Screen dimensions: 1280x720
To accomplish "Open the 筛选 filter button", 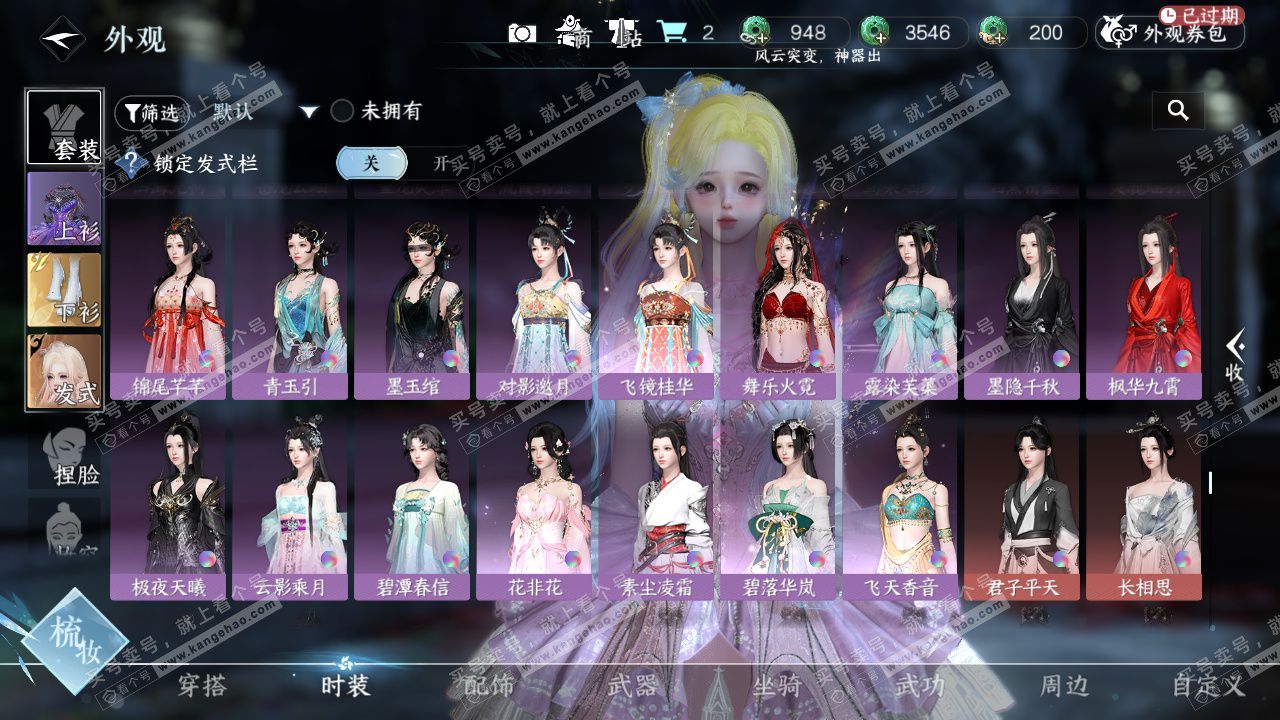I will tap(151, 113).
